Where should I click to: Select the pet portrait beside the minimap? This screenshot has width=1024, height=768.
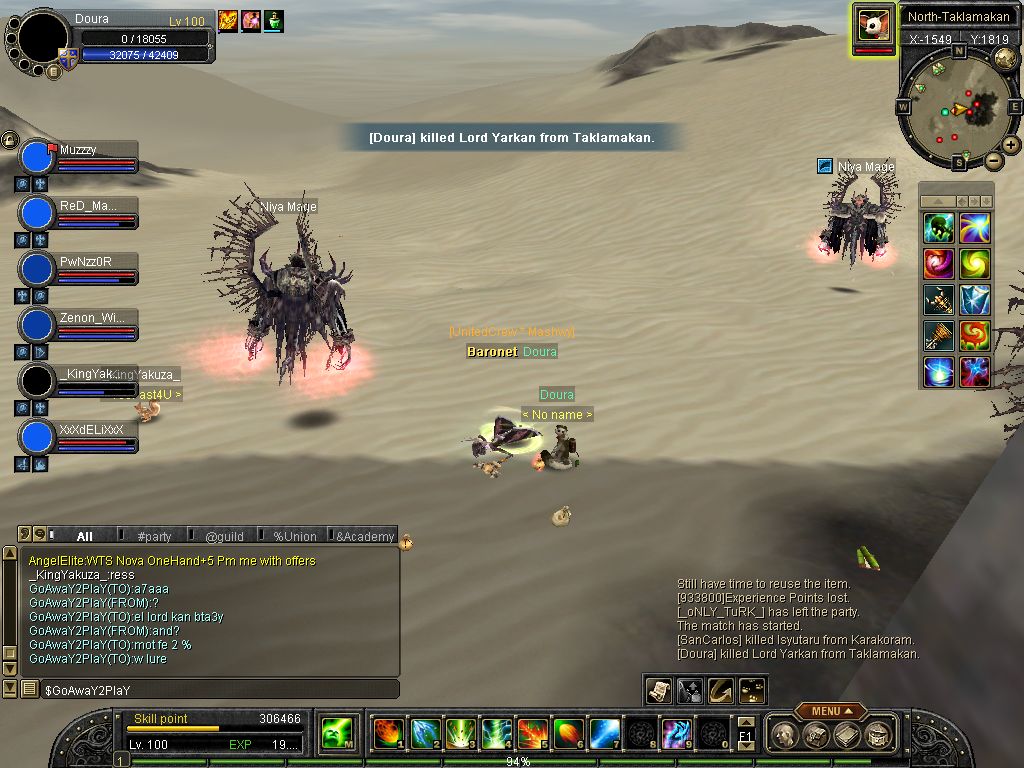pos(873,24)
